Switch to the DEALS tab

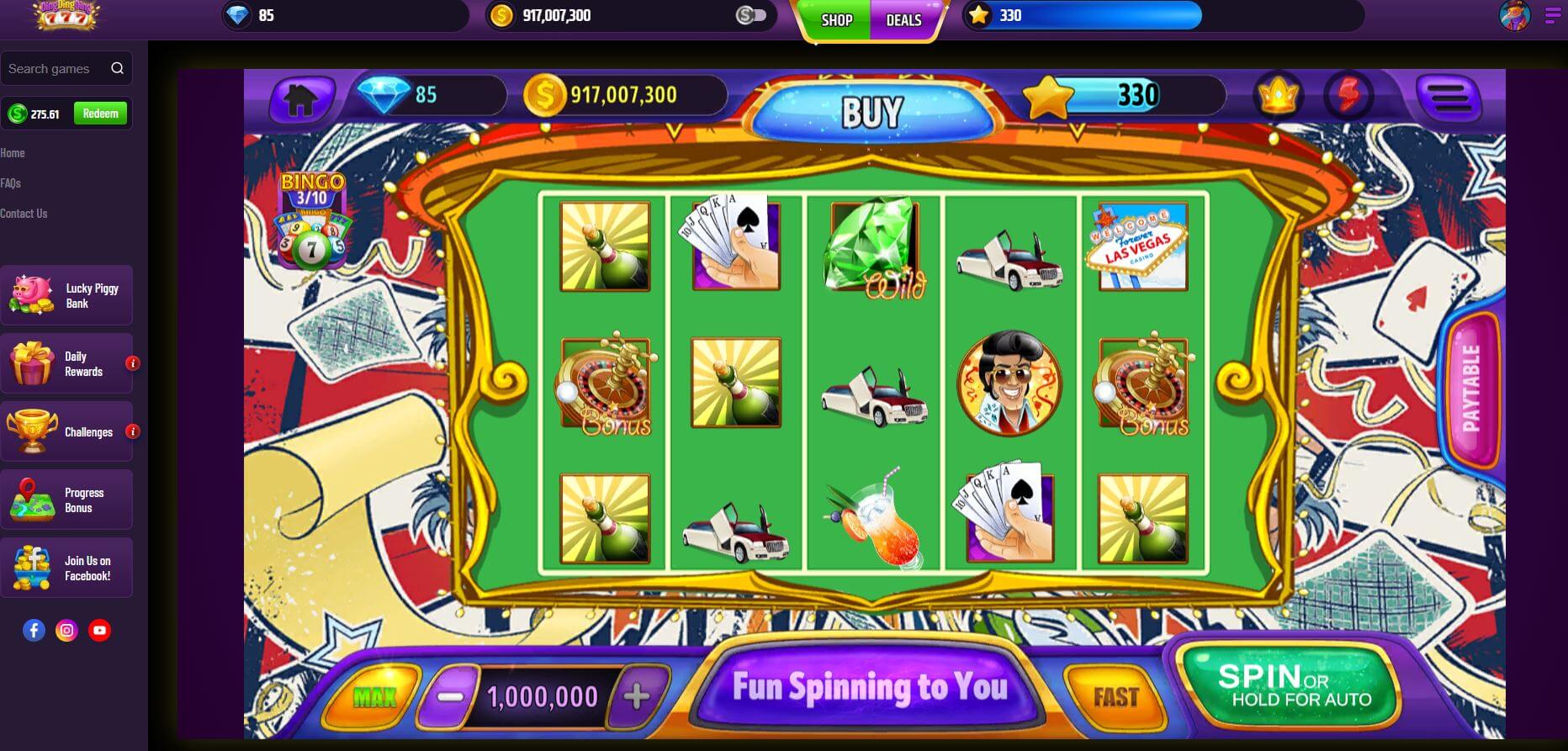(903, 21)
